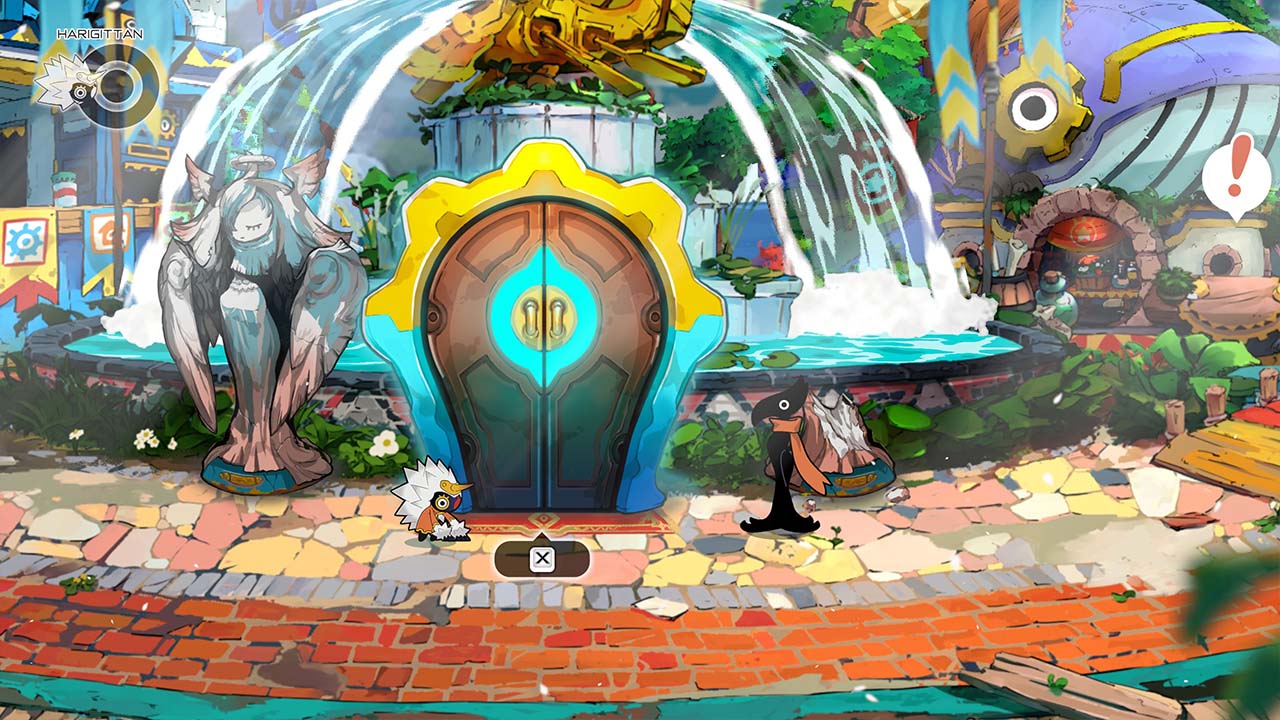Click the Harigittan character portrait icon
Image resolution: width=1280 pixels, height=720 pixels.
(97, 84)
